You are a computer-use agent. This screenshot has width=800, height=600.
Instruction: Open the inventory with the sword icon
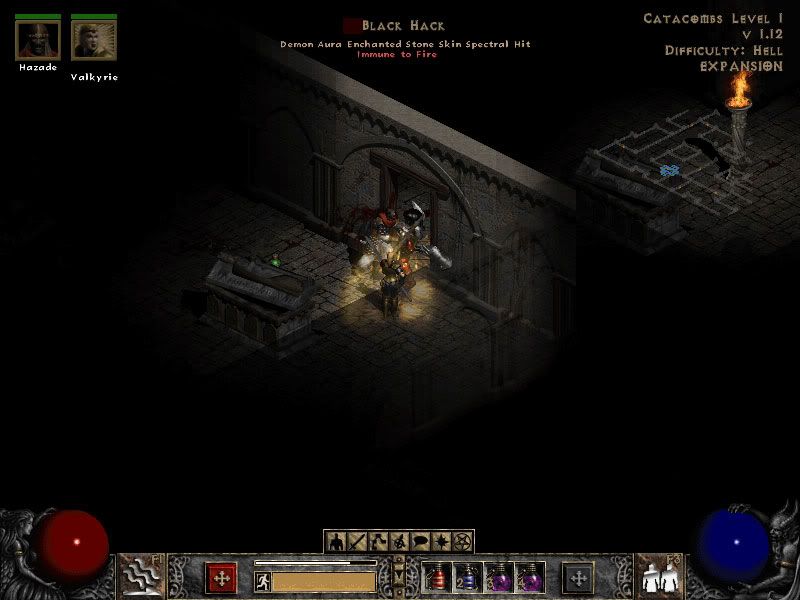(x=357, y=541)
